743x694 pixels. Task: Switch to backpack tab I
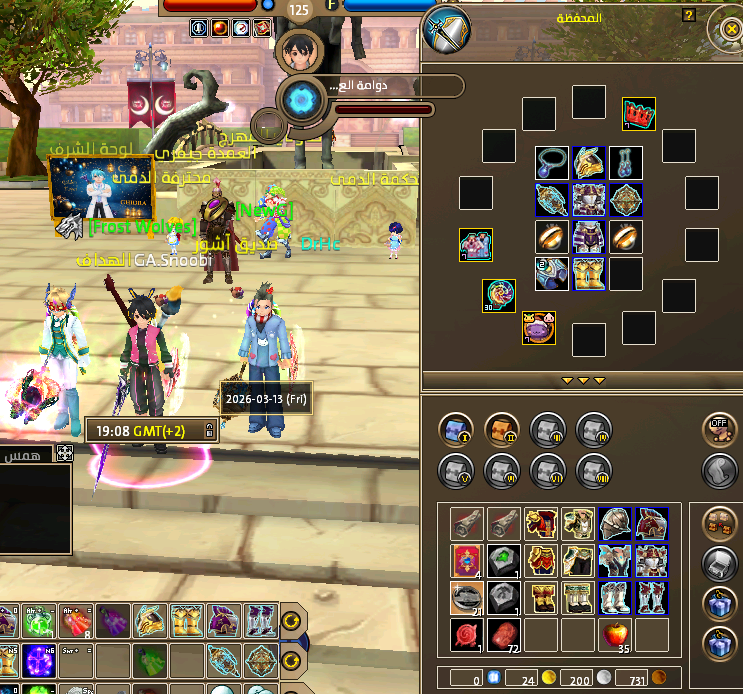pyautogui.click(x=456, y=430)
